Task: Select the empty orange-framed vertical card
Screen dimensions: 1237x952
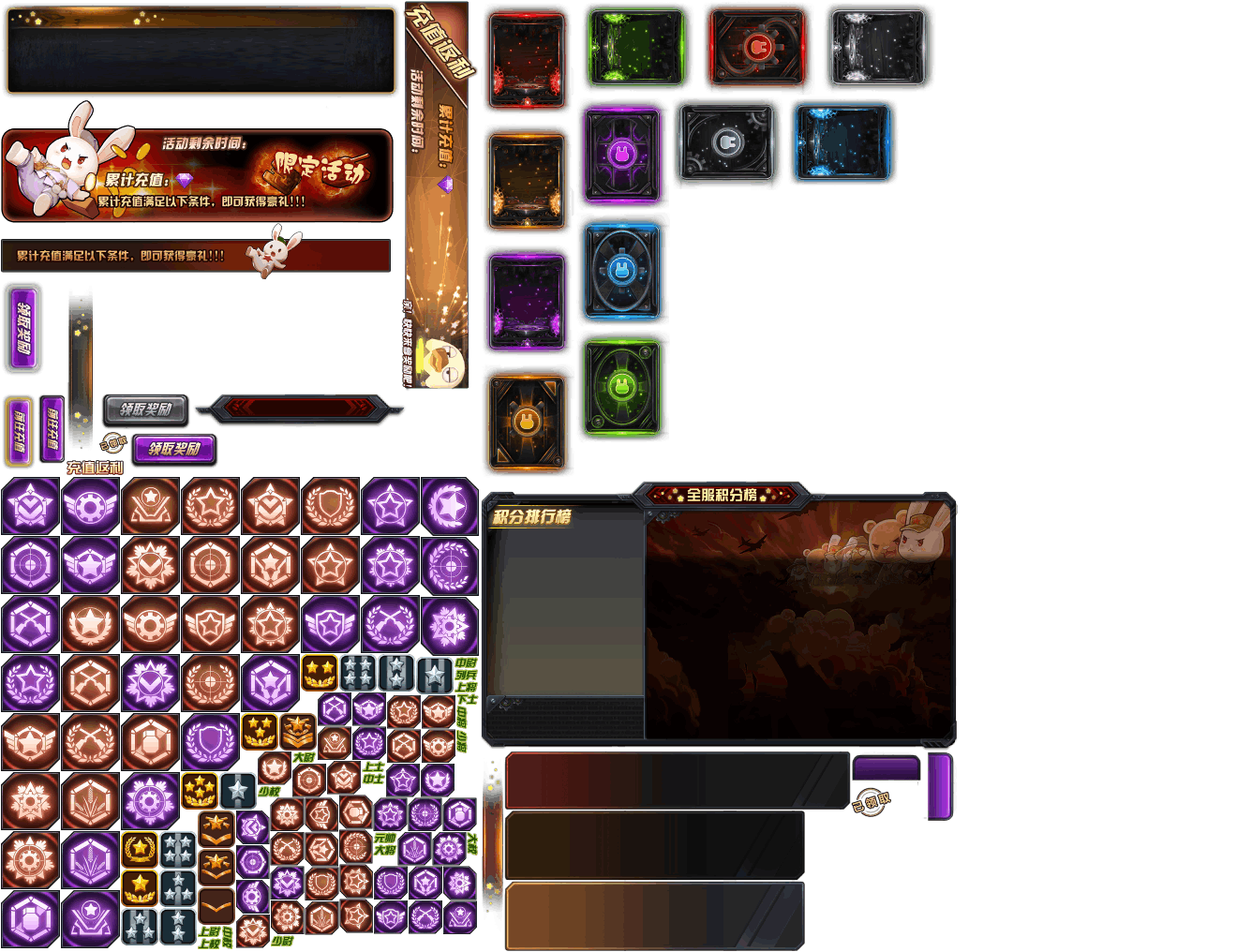Action: 527,179
